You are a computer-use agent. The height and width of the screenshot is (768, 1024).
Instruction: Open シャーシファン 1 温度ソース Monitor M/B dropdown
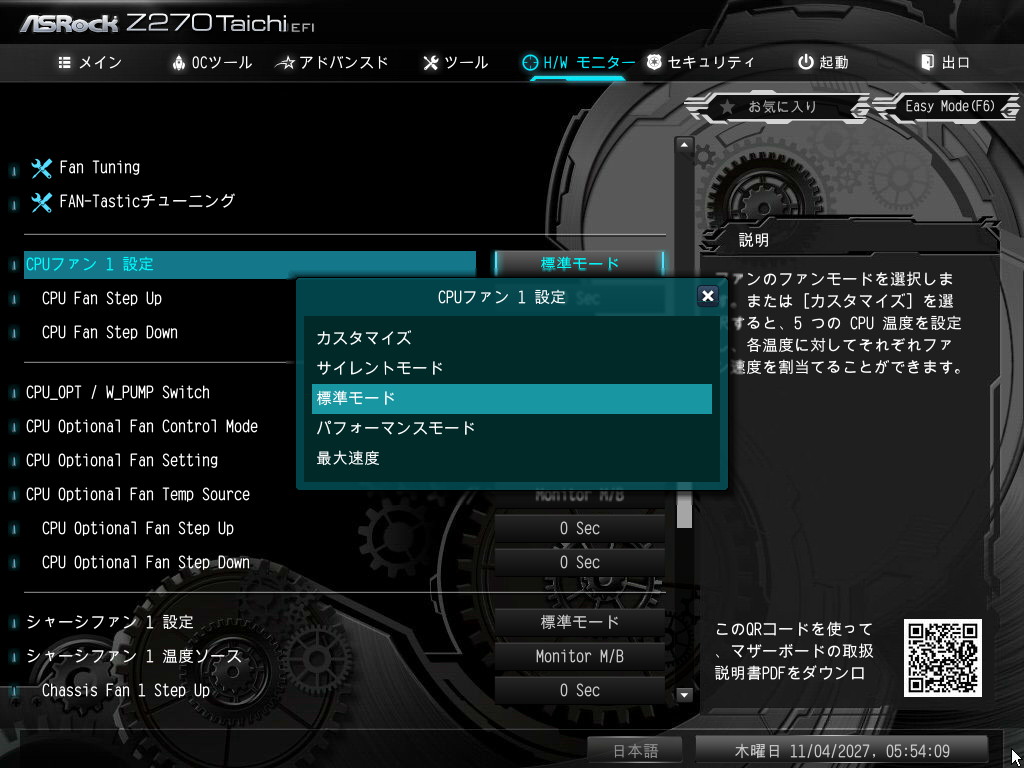click(579, 656)
